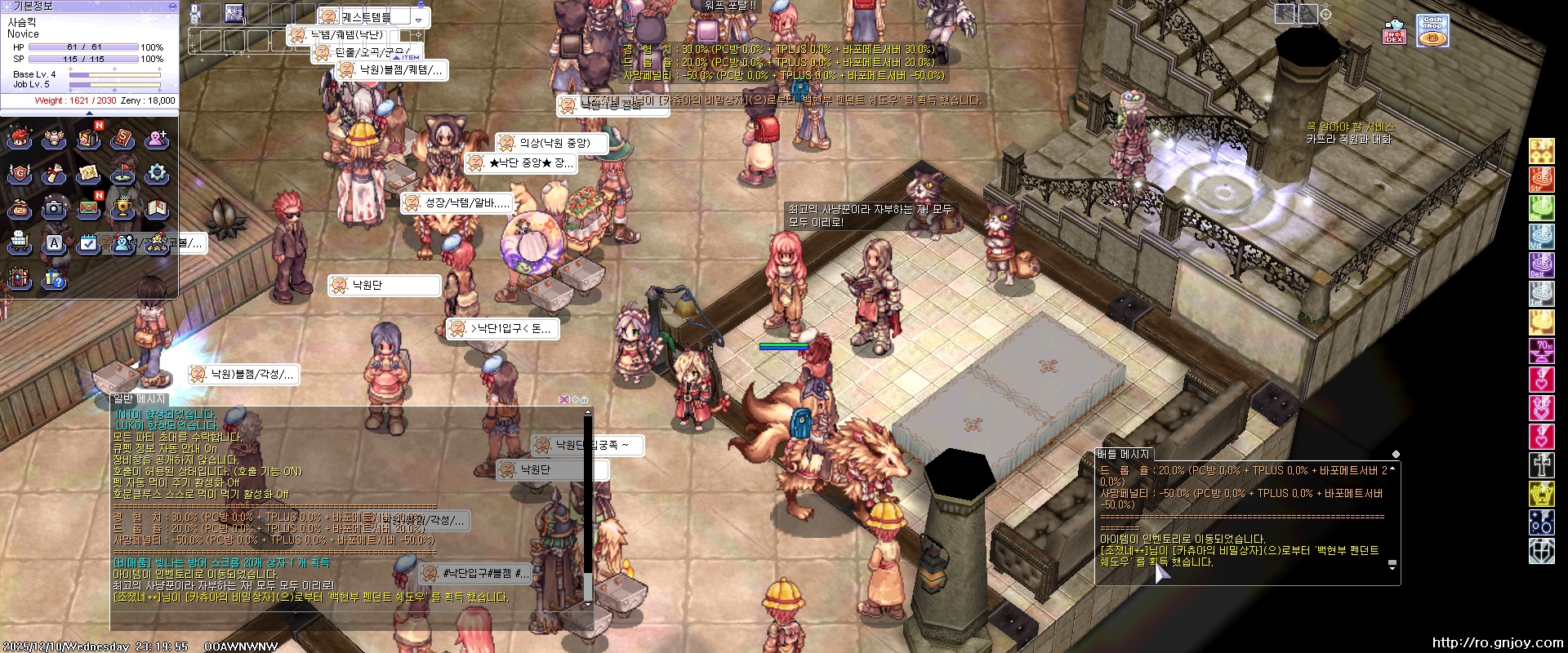Open the green mail envelope icon
The image size is (1568, 653).
[x=88, y=209]
